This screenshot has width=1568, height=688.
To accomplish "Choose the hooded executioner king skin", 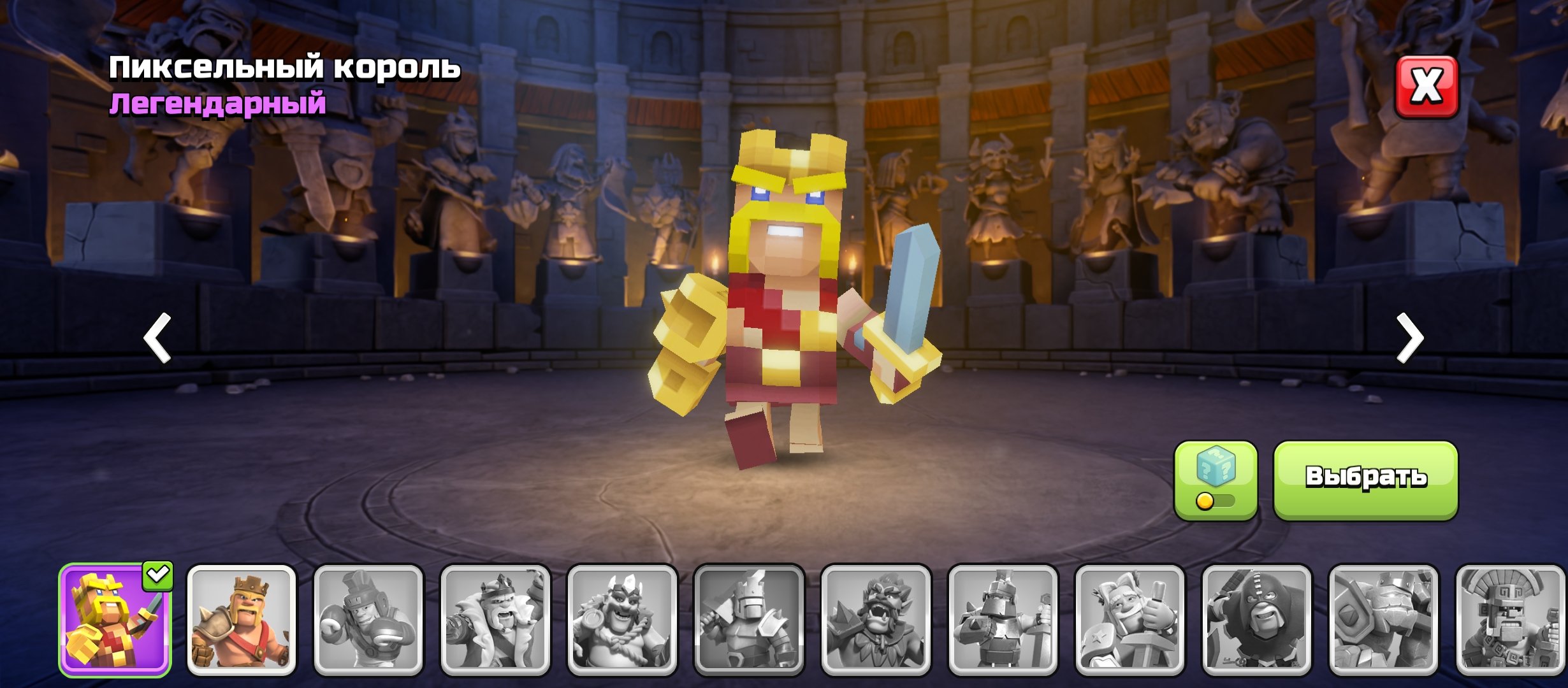I will tap(1256, 620).
